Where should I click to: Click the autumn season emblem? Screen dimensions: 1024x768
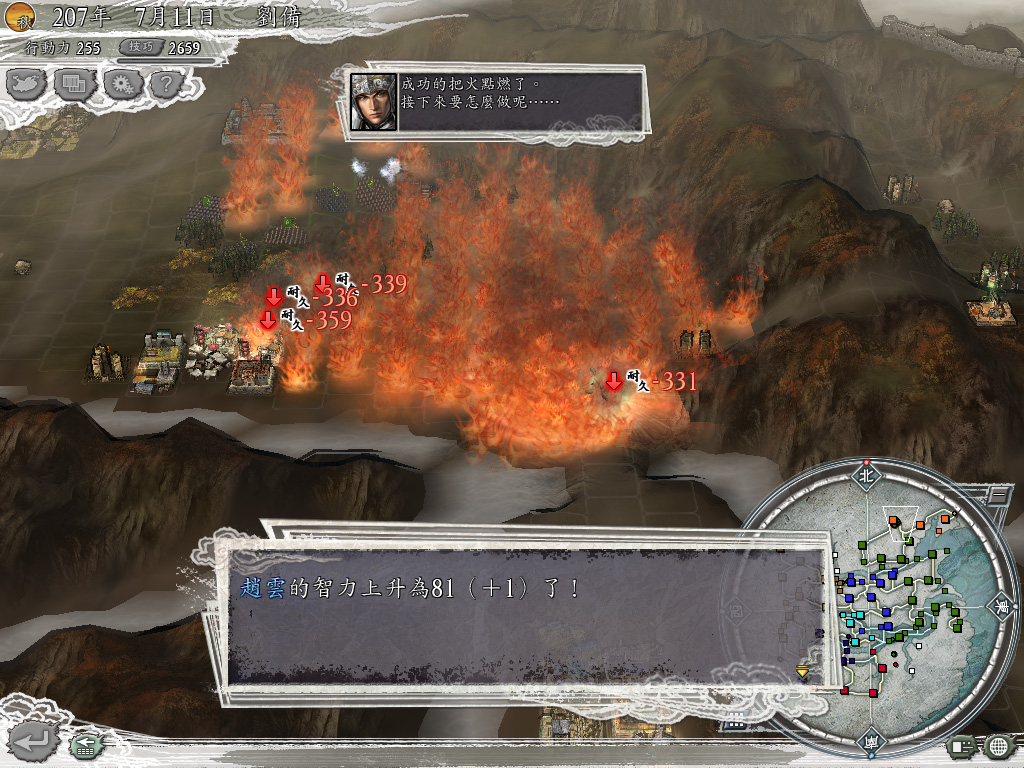click(x=21, y=16)
